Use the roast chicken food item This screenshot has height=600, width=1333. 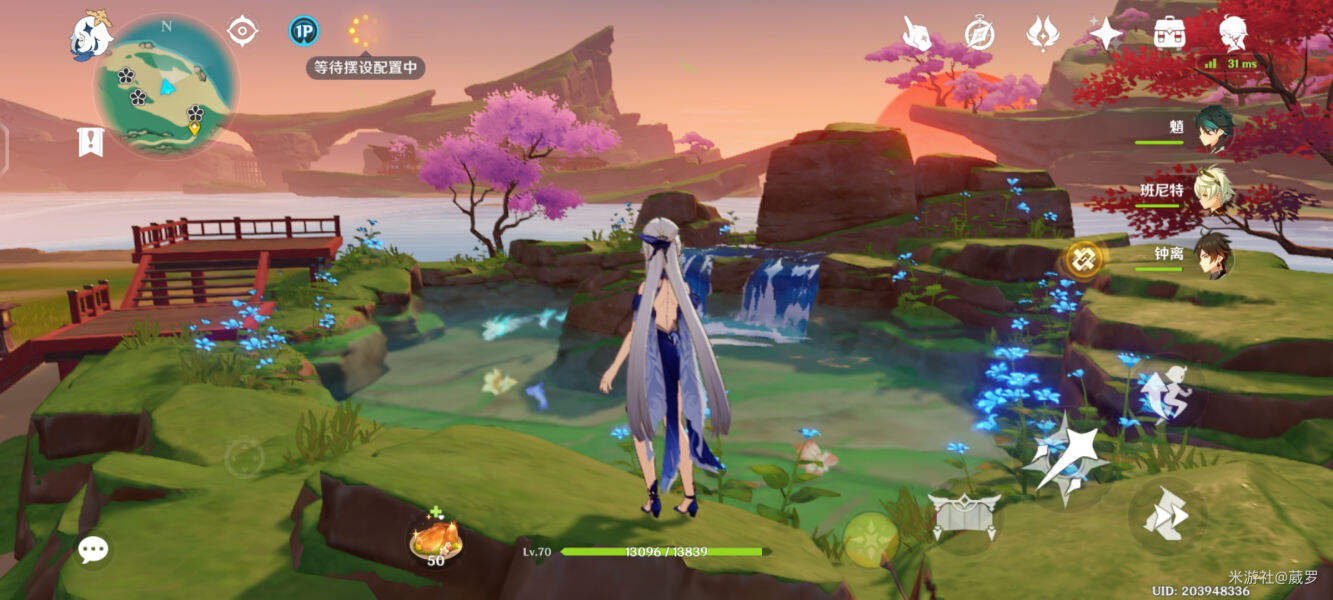click(436, 540)
